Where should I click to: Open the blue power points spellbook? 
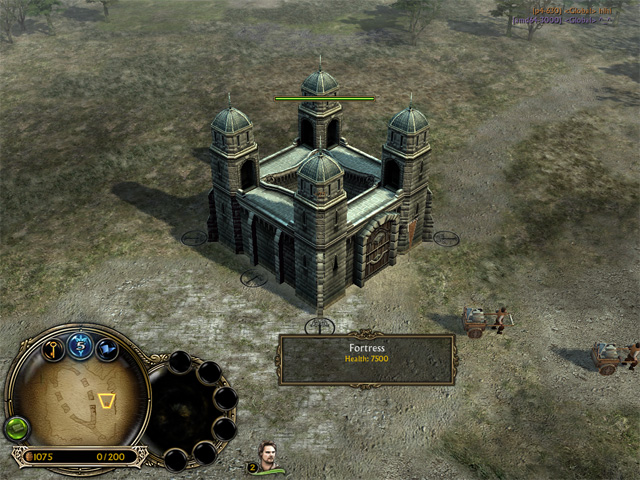coord(81,346)
